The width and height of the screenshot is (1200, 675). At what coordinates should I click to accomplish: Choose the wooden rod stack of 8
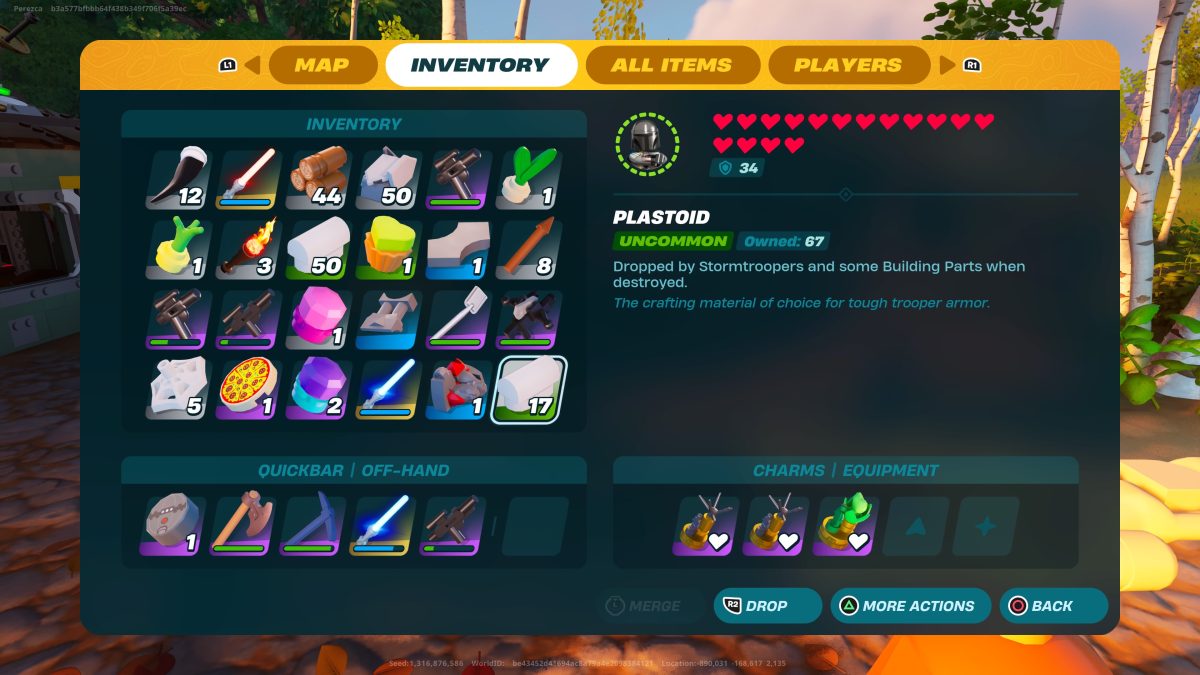[x=528, y=250]
